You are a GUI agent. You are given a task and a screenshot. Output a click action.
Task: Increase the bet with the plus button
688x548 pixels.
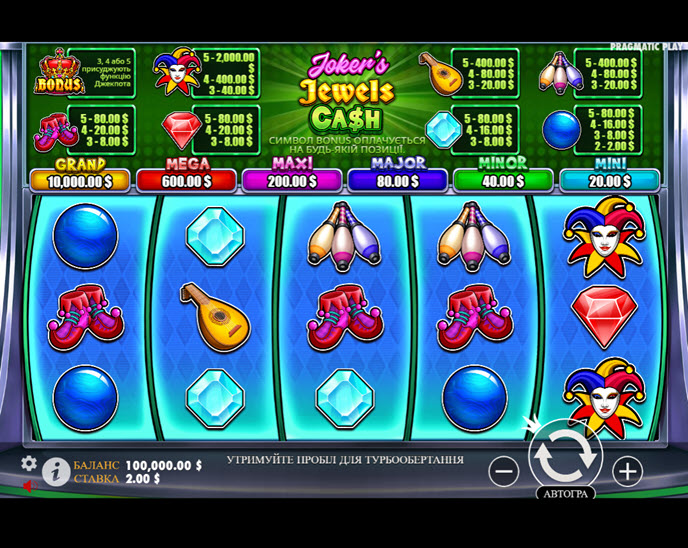pos(627,470)
